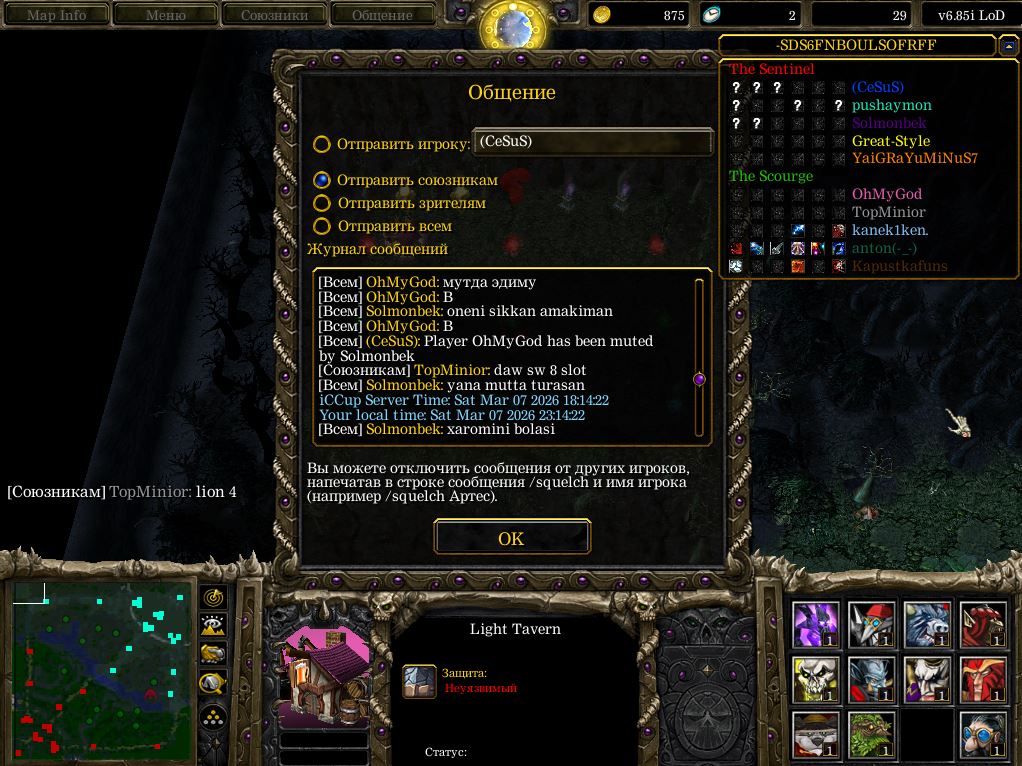
Task: Click the message log scrollbar handle
Action: (x=699, y=379)
